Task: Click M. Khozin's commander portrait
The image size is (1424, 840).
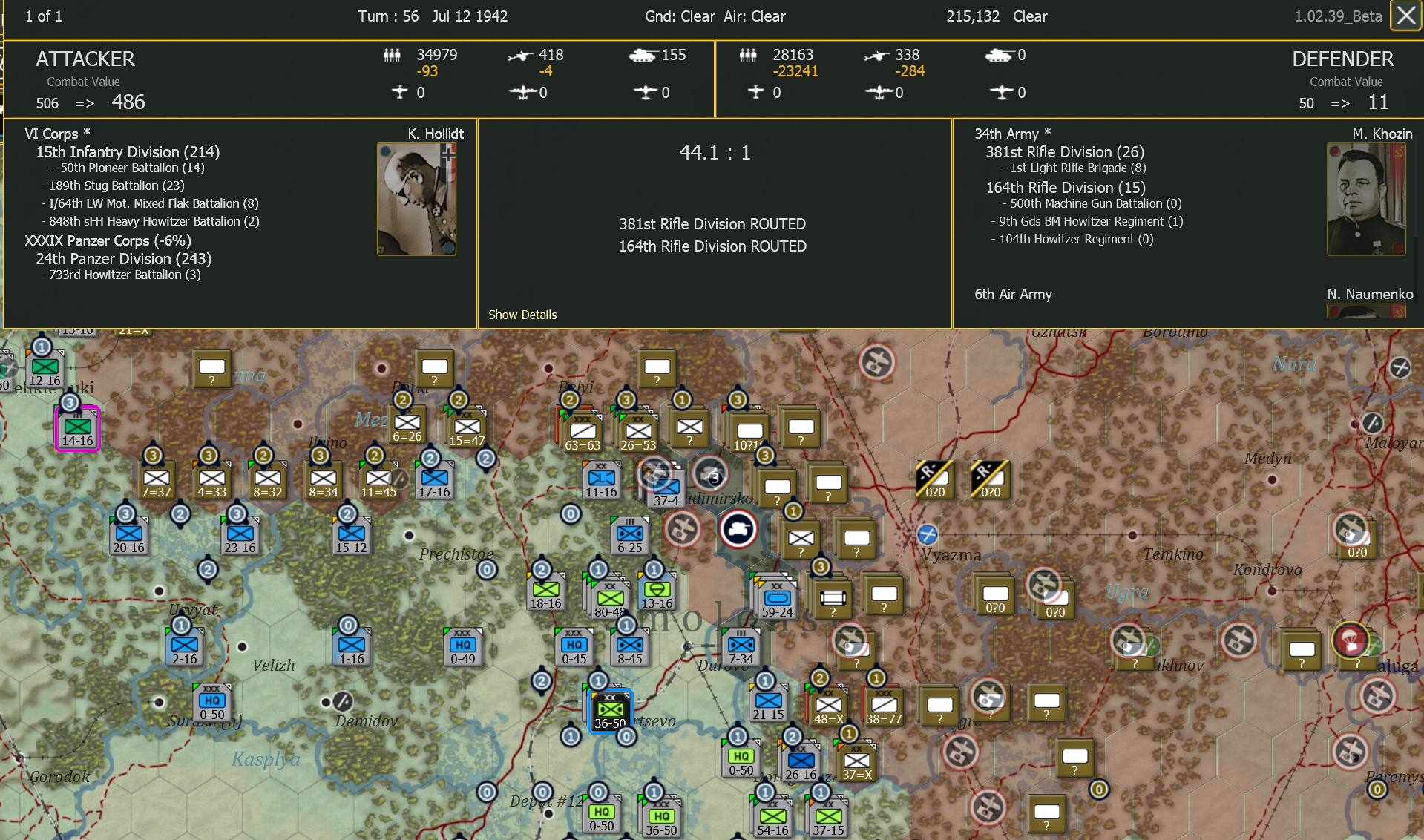Action: (x=1366, y=199)
